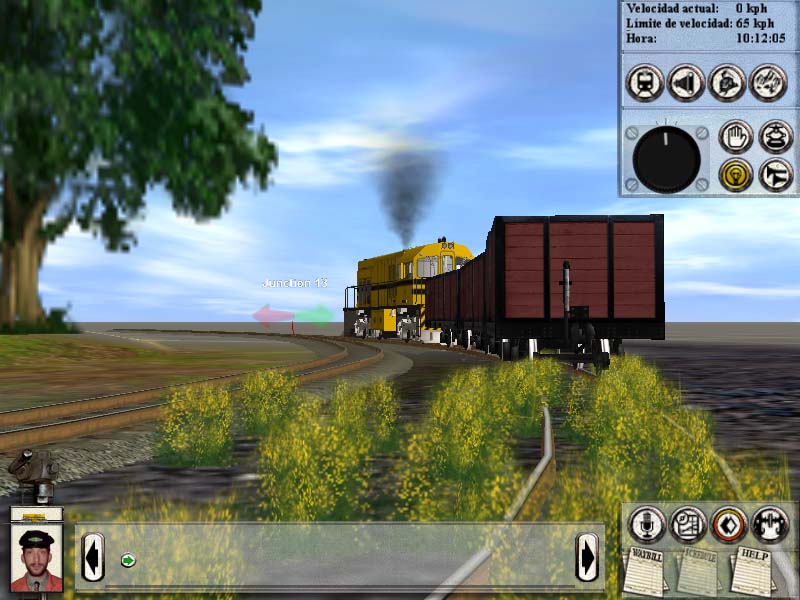The image size is (800, 600).
Task: Select the green arrow command in driver bar
Action: (x=128, y=559)
